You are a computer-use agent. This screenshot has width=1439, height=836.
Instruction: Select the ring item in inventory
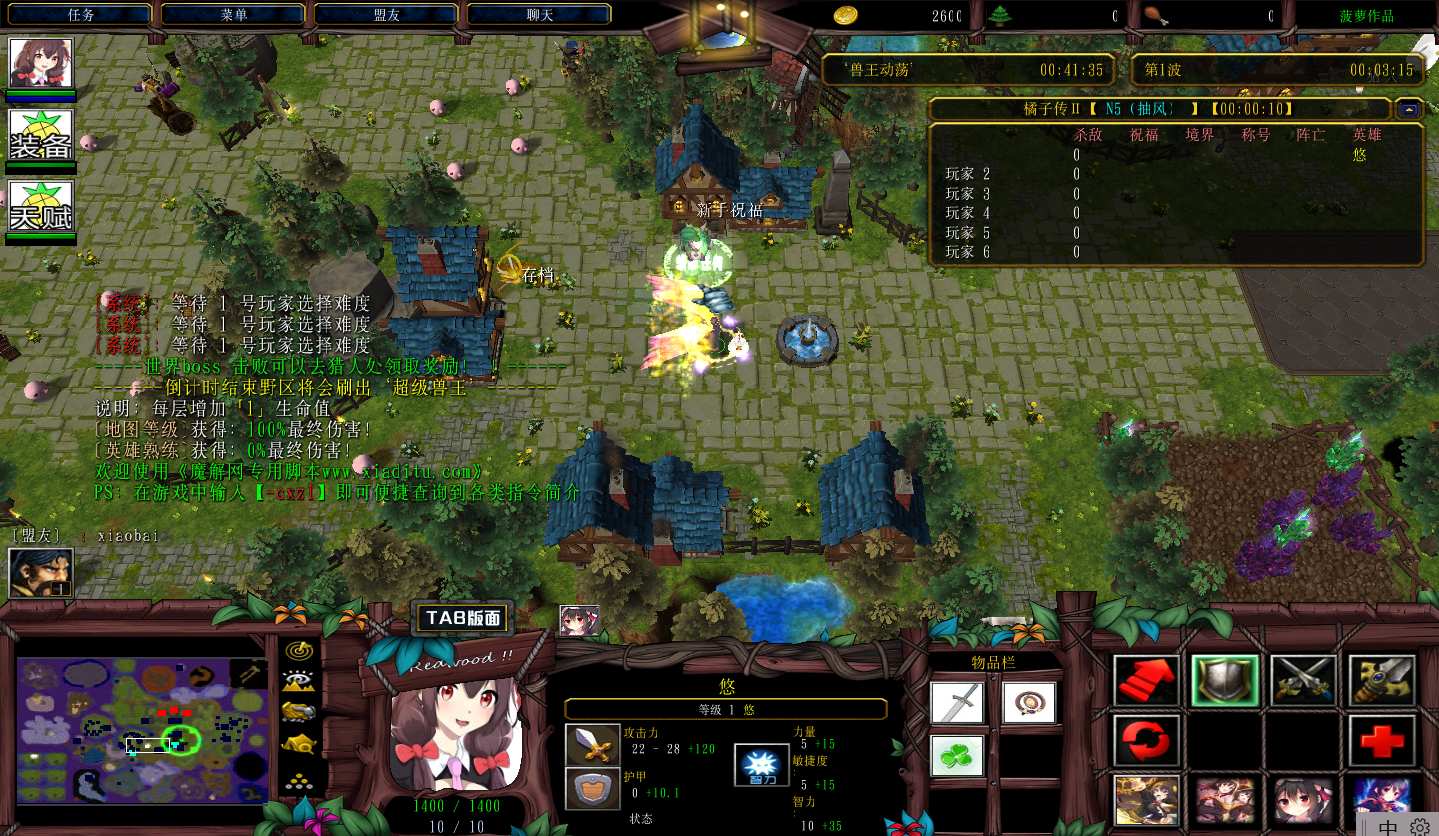click(1029, 702)
